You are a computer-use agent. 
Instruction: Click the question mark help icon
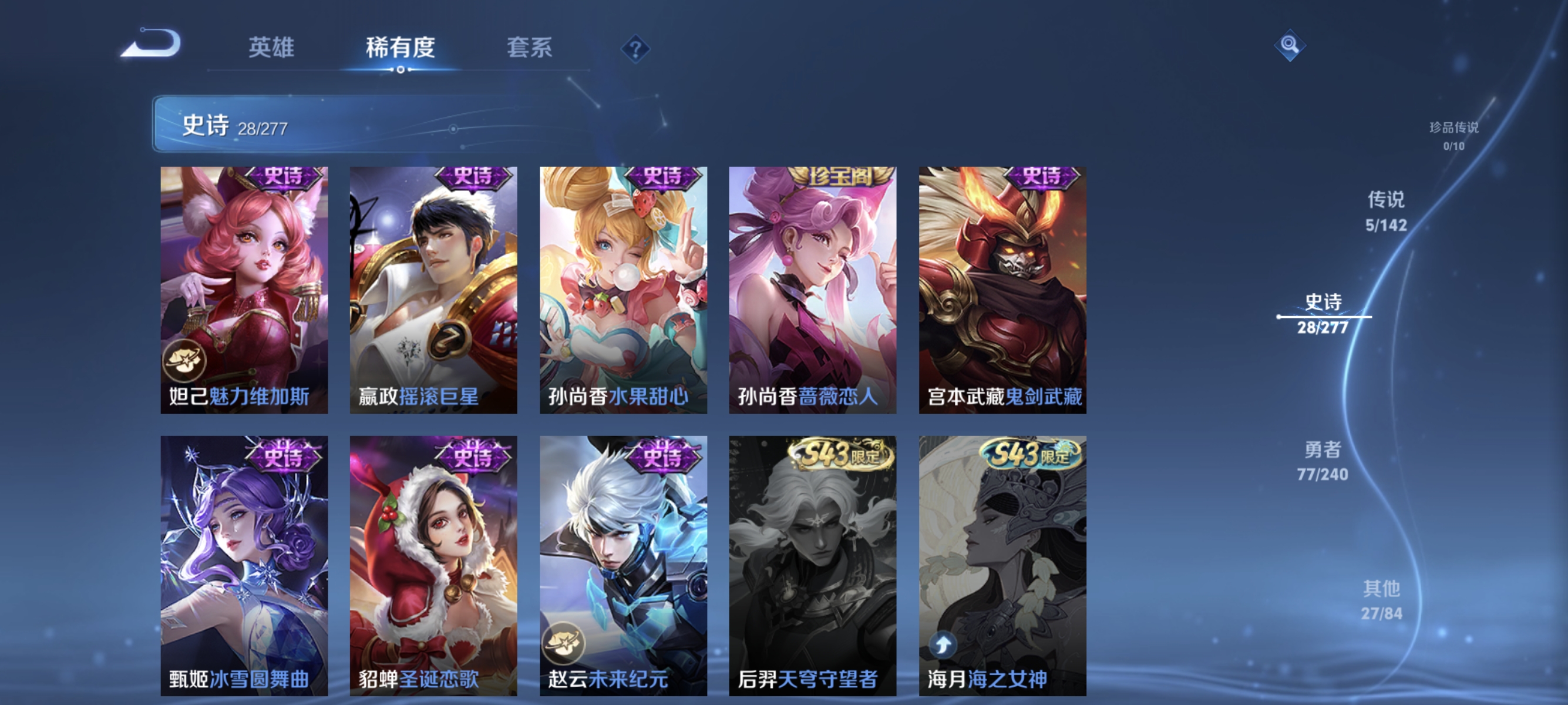click(x=635, y=50)
